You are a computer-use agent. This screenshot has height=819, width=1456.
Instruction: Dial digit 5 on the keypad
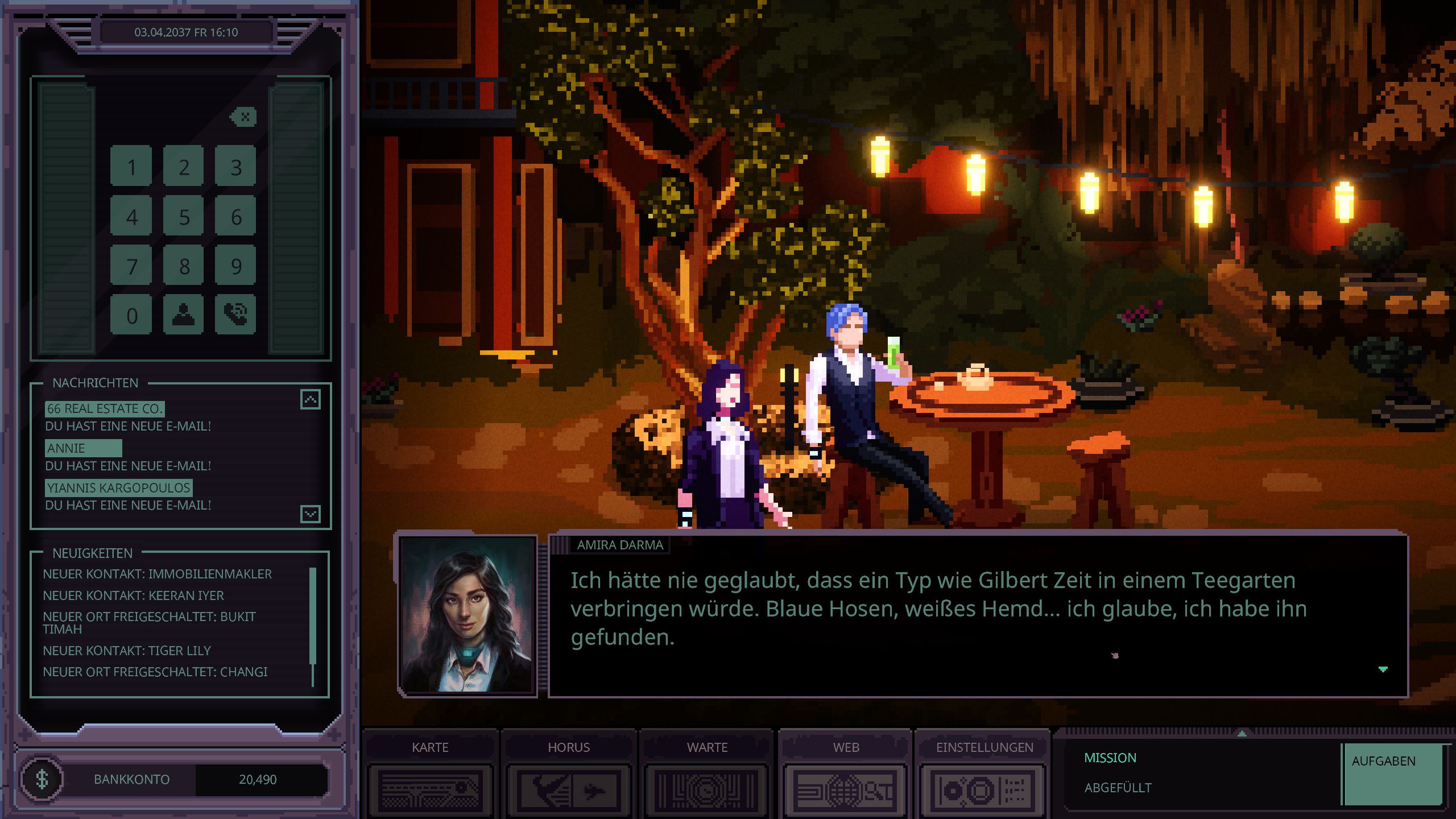(183, 217)
